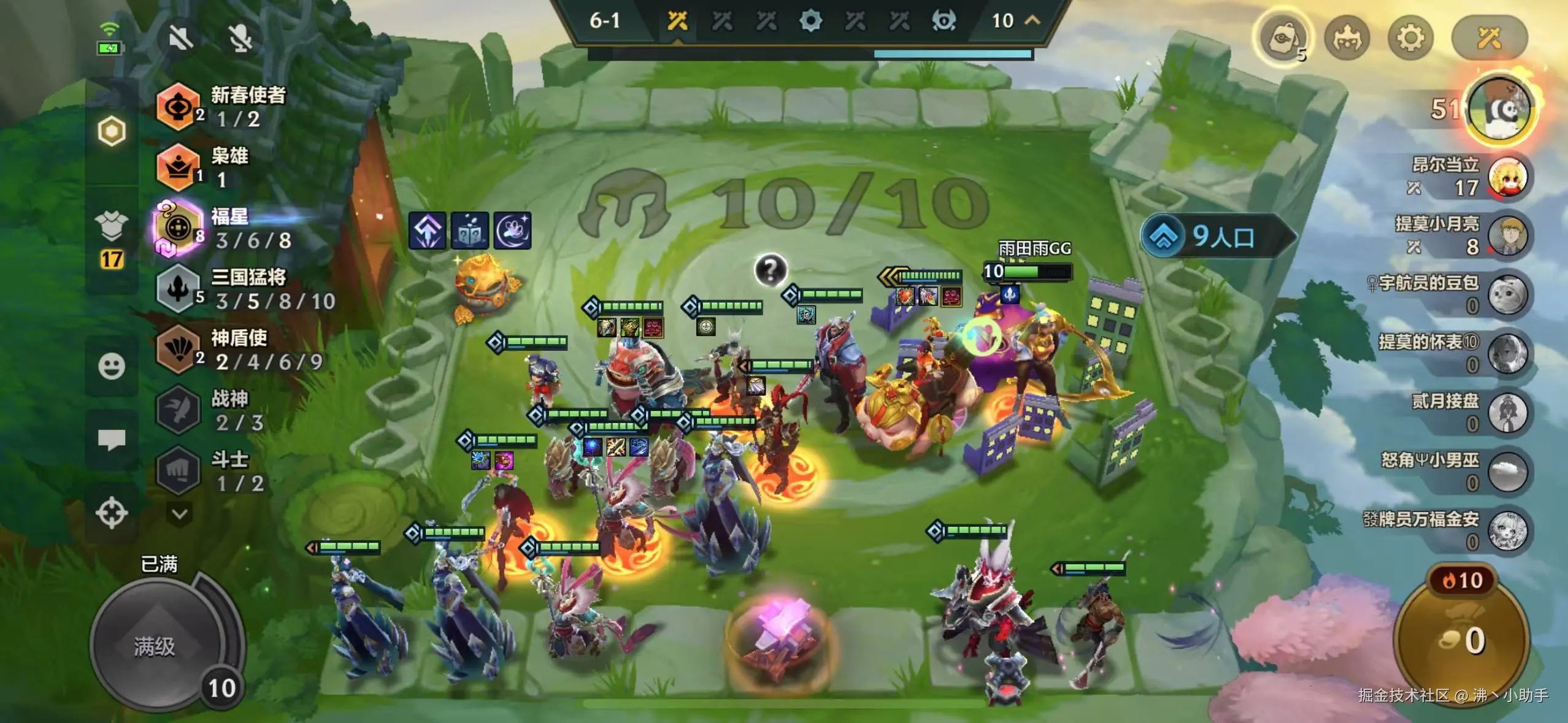Toggle the muted speaker icon
The image size is (1568, 723).
(x=180, y=38)
